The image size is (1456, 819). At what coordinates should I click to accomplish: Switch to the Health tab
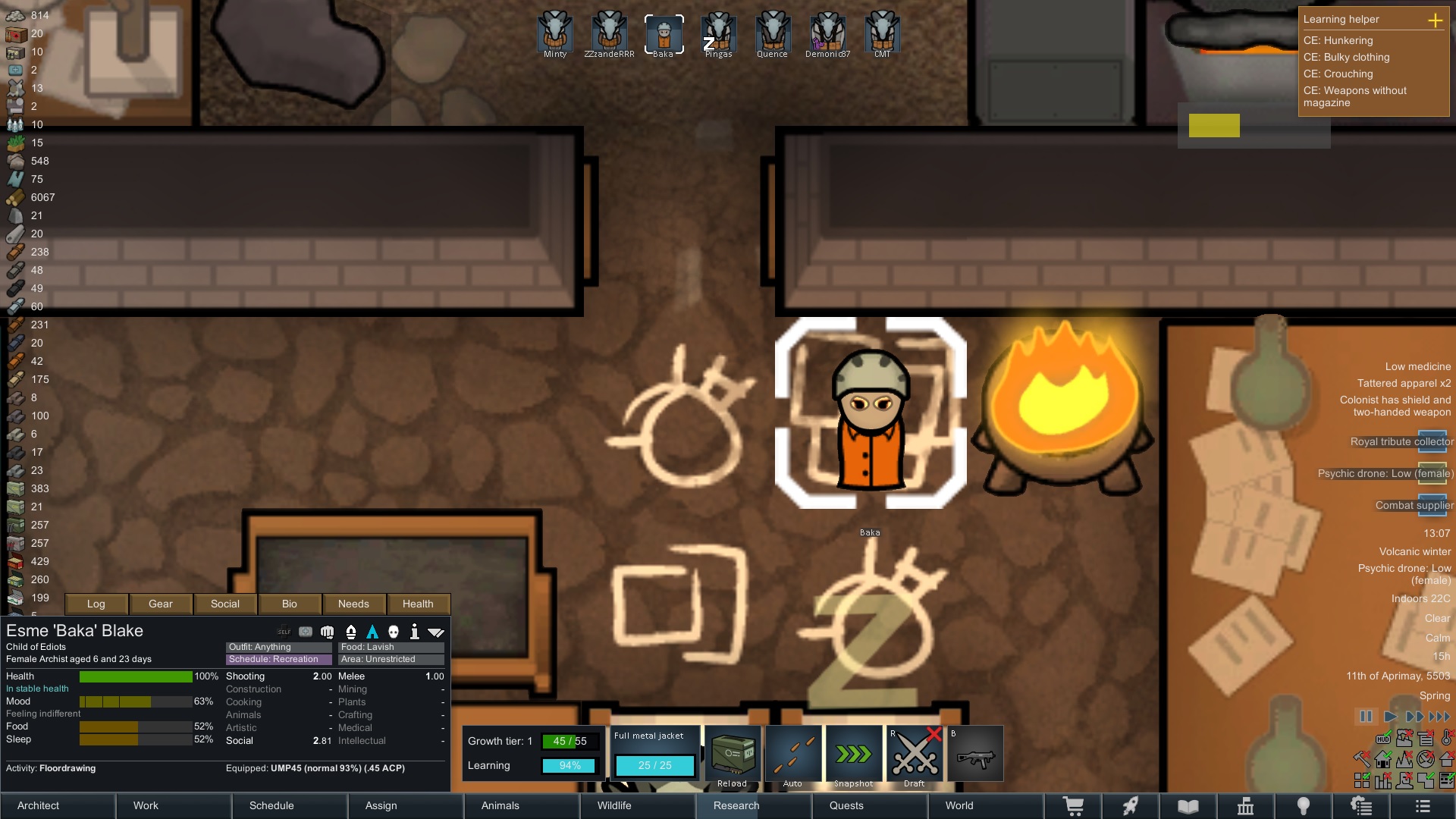(x=418, y=604)
